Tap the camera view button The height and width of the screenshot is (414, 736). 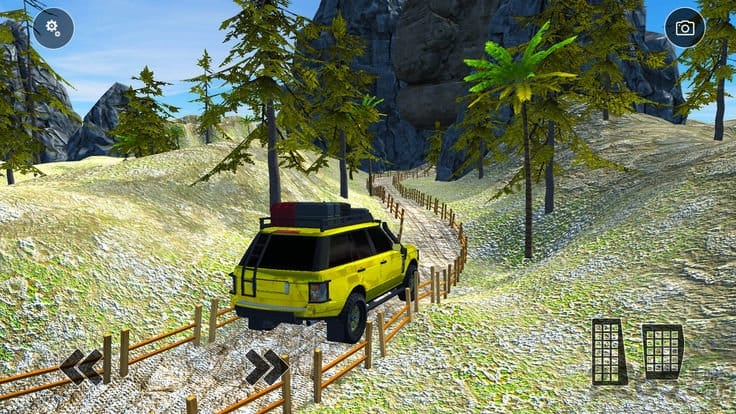coord(685,28)
